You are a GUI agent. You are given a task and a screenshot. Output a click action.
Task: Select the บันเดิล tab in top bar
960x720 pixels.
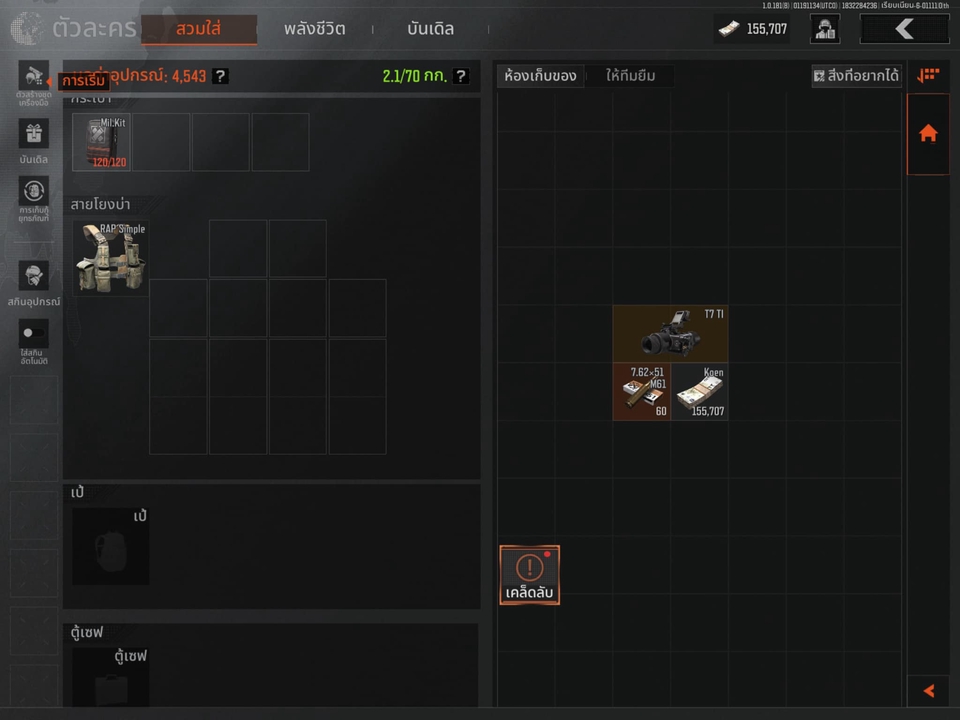[430, 29]
